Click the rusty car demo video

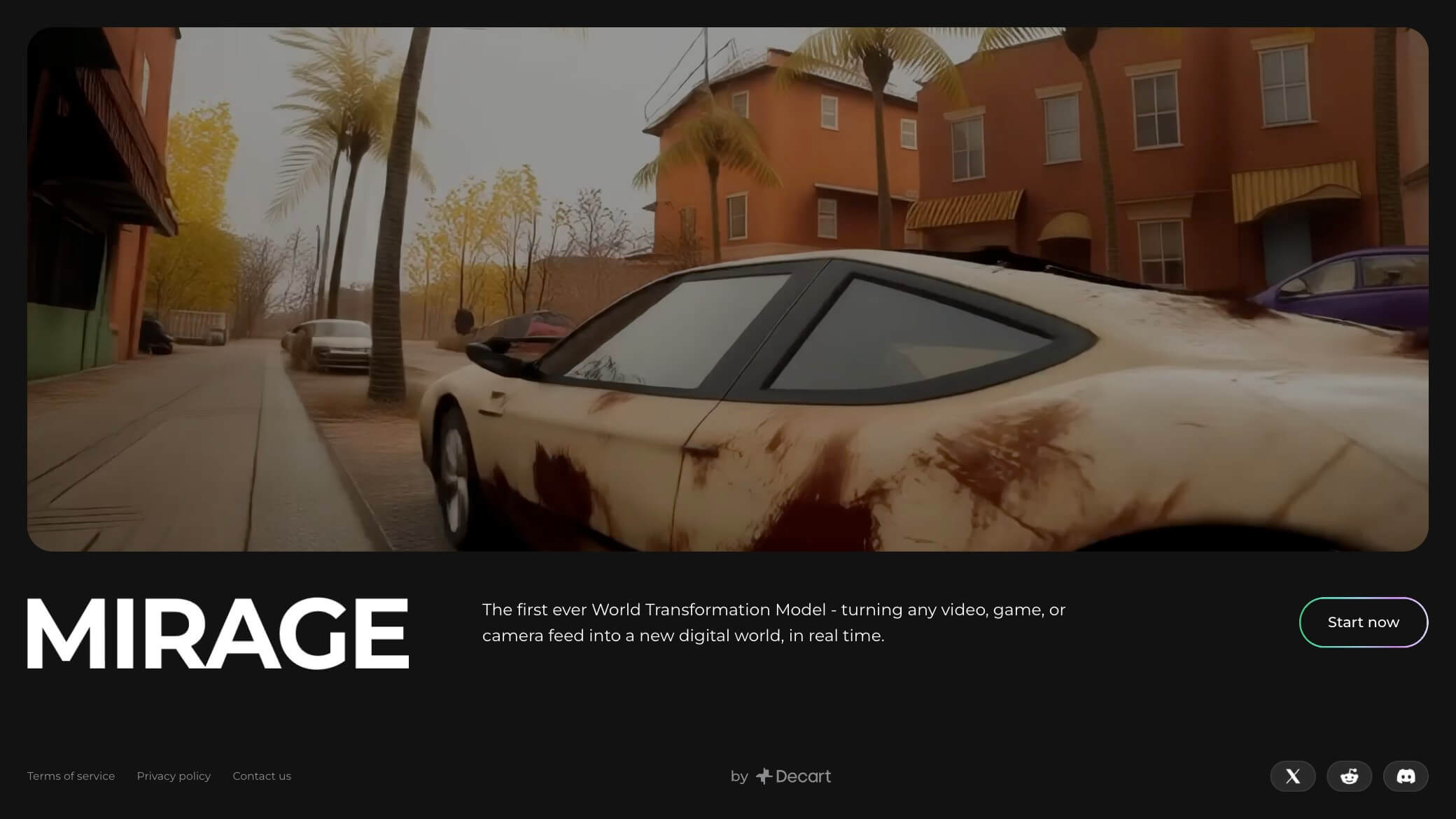[727, 289]
